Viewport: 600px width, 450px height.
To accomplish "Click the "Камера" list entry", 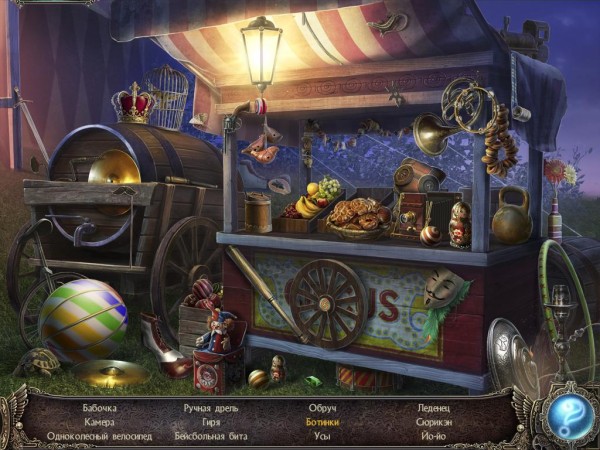I will pyautogui.click(x=100, y=422).
